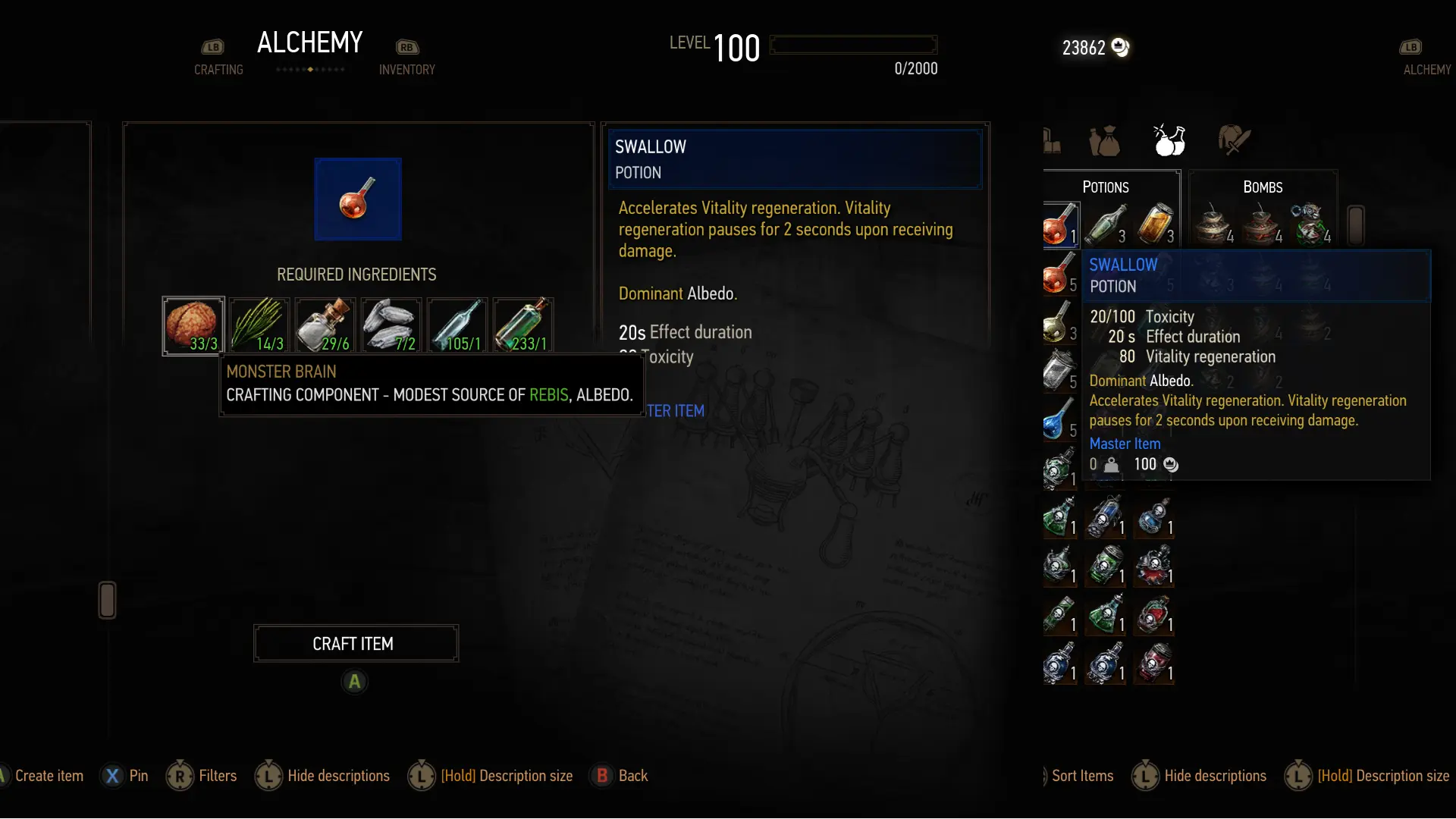This screenshot has width=1456, height=819.
Task: Choose the corked white powder bottle ingredient
Action: 325,325
